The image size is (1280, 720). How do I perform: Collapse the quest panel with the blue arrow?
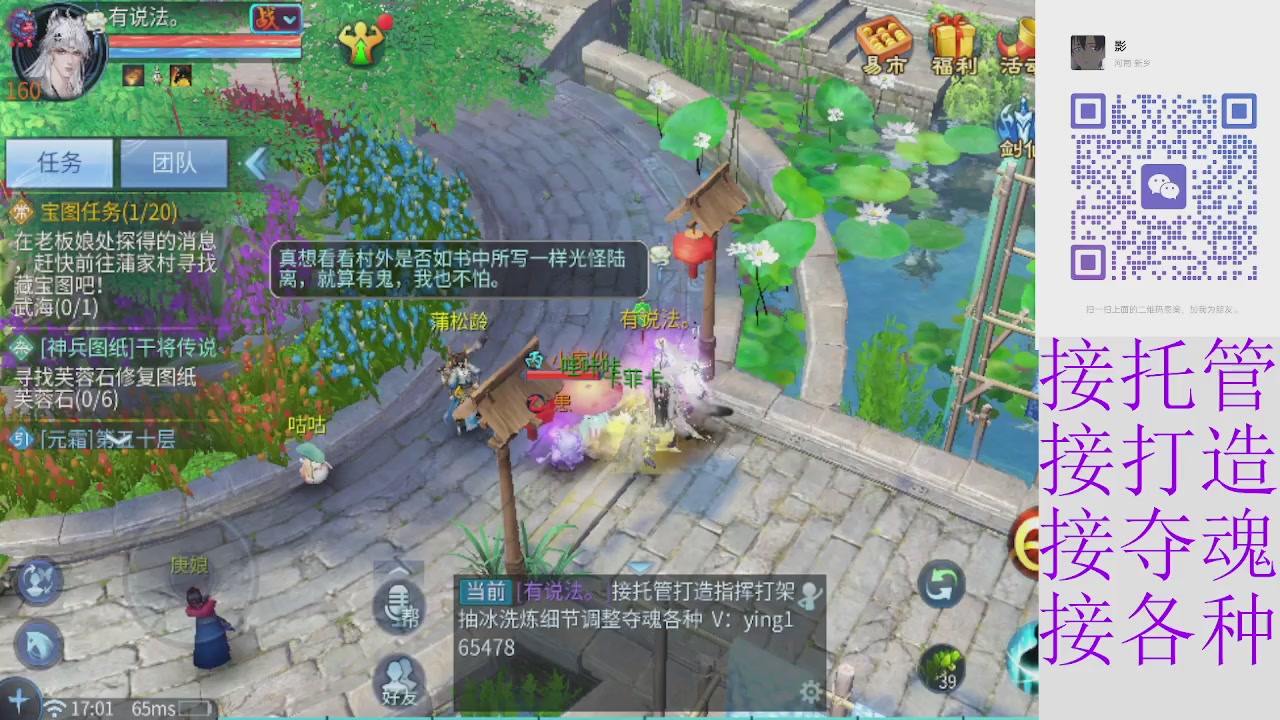258,163
